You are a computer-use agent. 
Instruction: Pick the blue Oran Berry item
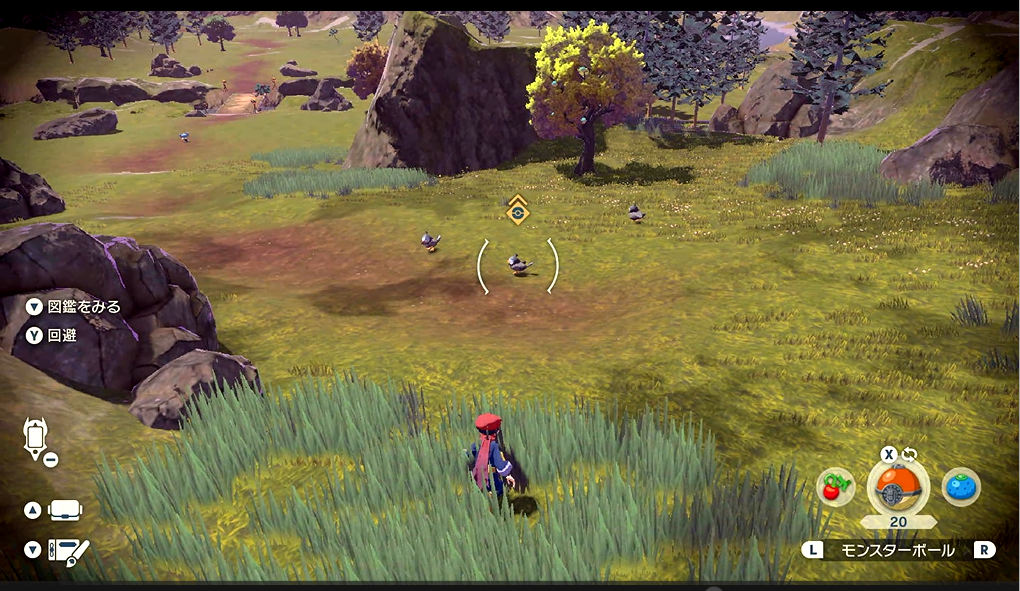pyautogui.click(x=960, y=487)
